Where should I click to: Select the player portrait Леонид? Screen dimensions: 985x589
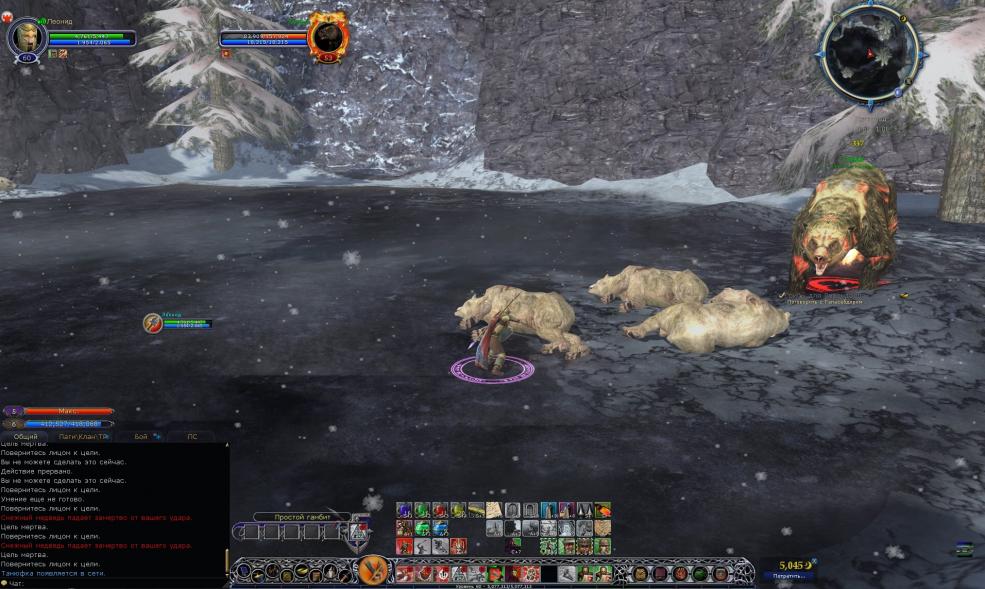[24, 37]
